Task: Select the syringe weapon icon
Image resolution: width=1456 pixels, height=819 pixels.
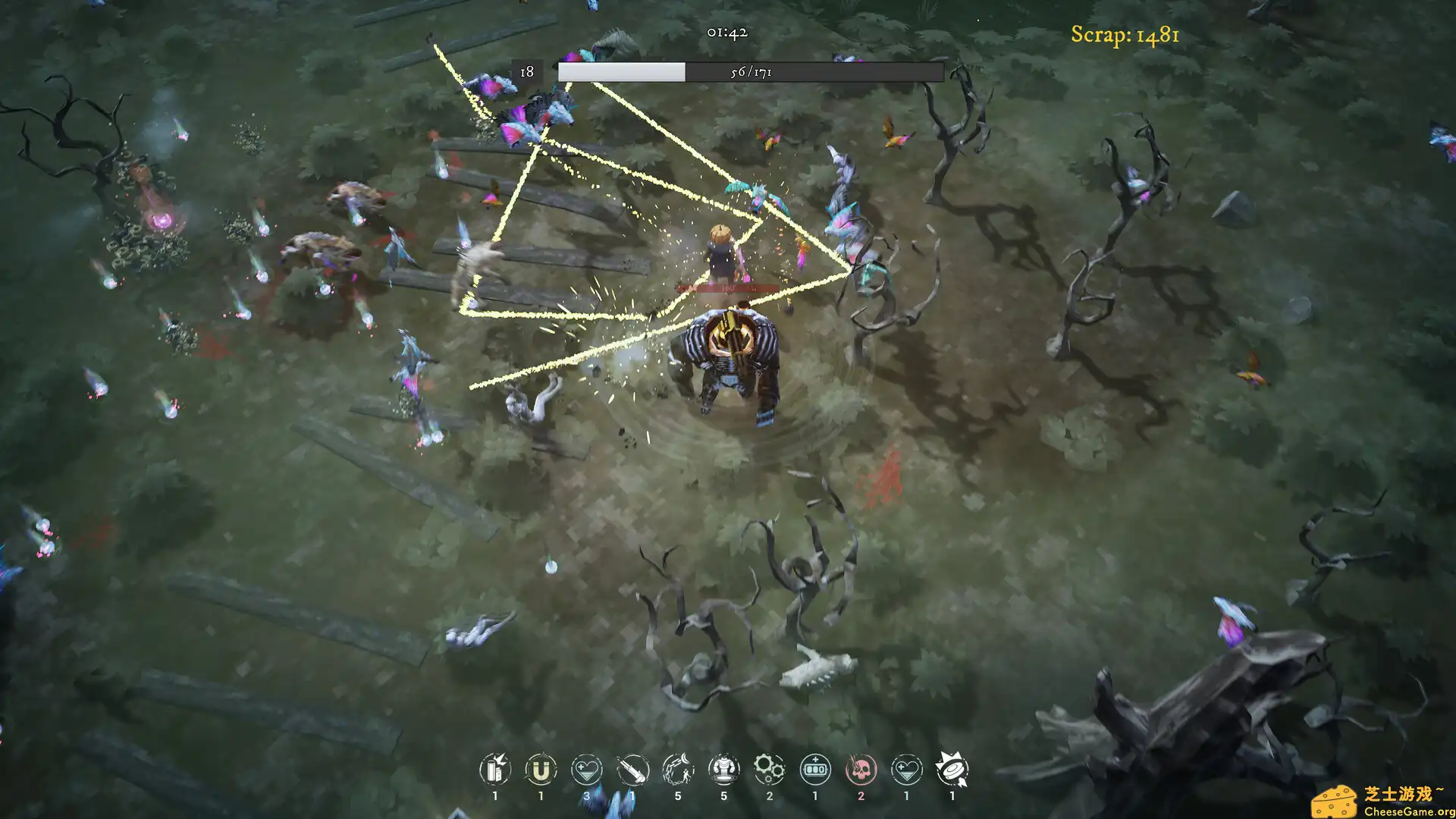Action: 632,770
